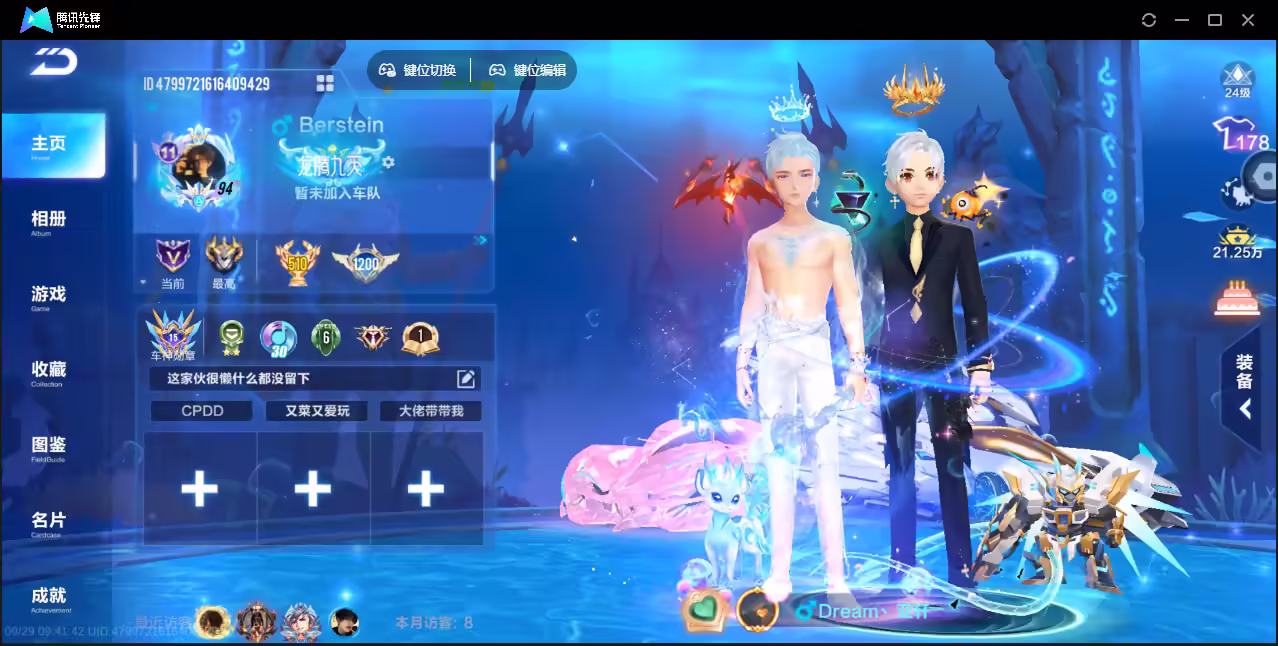Open the birthday cake icon
Image resolution: width=1278 pixels, height=646 pixels.
1238,298
